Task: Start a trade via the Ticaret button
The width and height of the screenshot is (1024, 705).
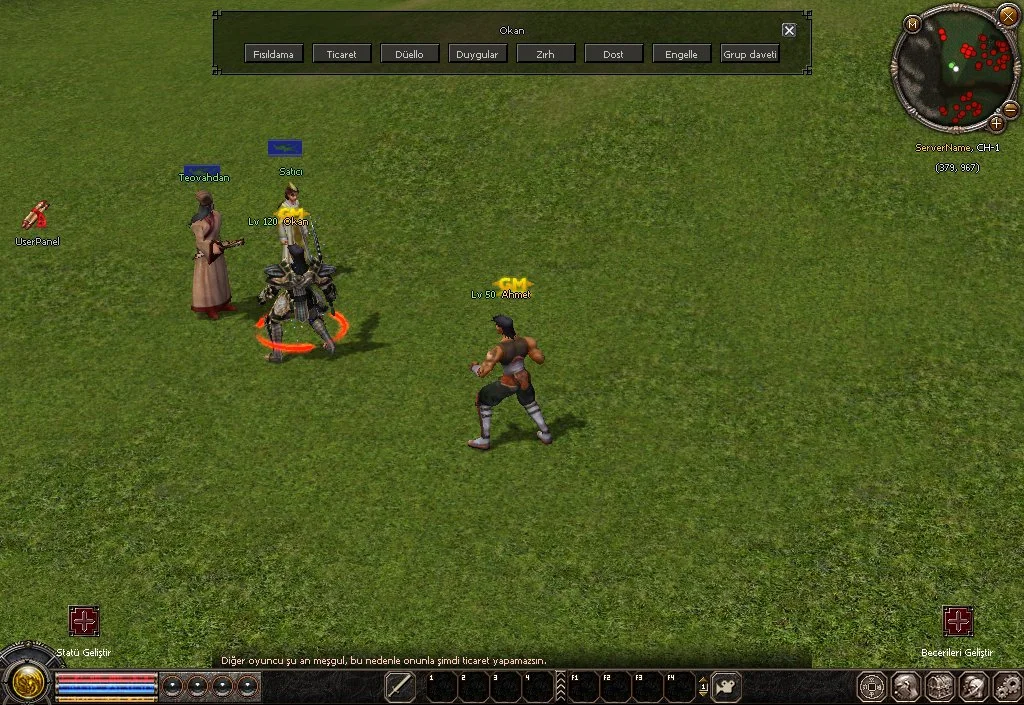Action: pyautogui.click(x=342, y=54)
